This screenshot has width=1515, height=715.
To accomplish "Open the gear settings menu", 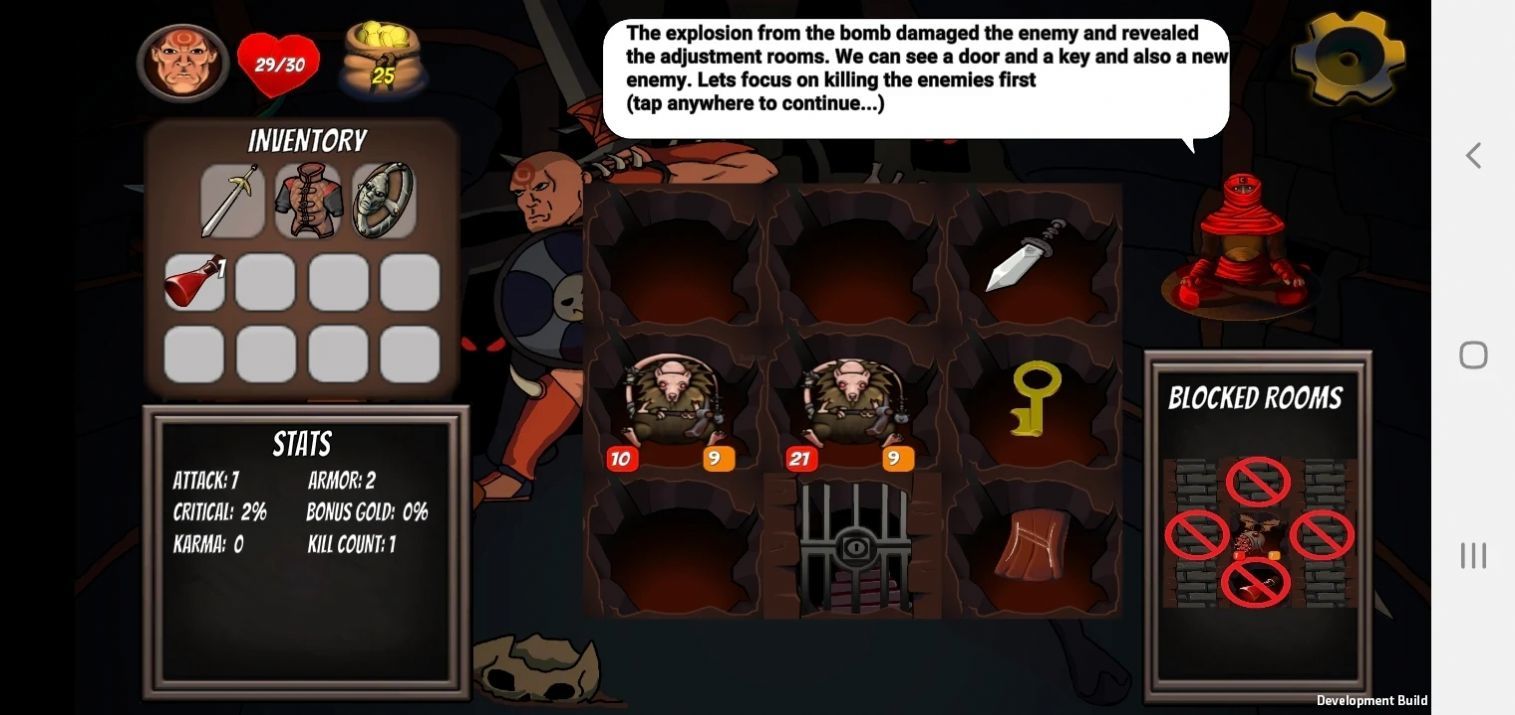I will [x=1346, y=58].
